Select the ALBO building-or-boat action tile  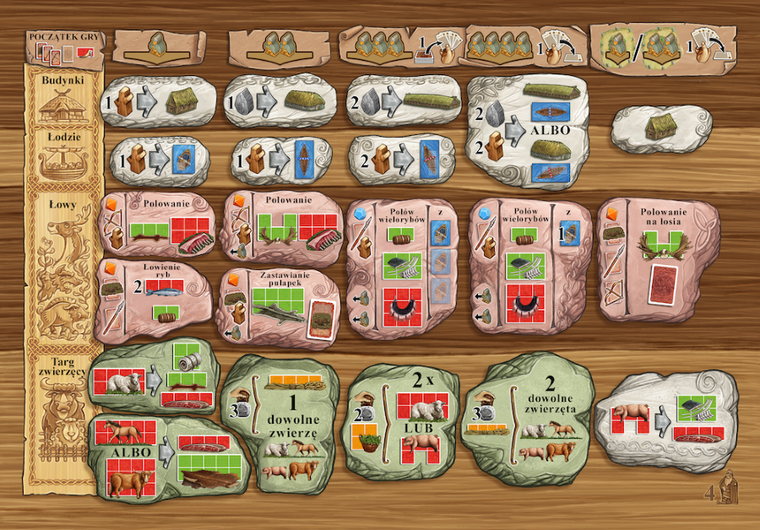tap(526, 130)
